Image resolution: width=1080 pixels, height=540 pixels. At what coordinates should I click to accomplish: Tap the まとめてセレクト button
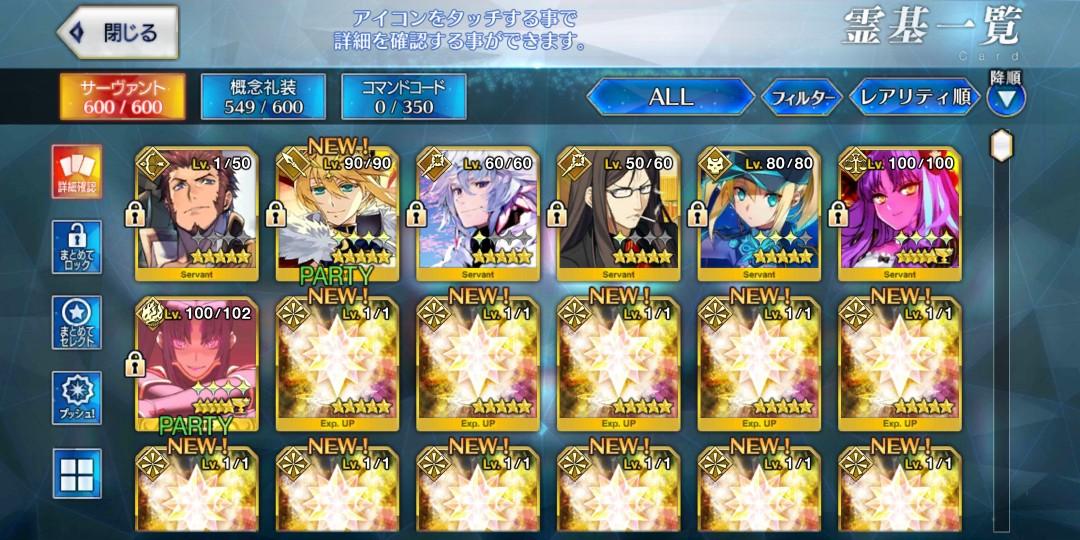pyautogui.click(x=77, y=322)
